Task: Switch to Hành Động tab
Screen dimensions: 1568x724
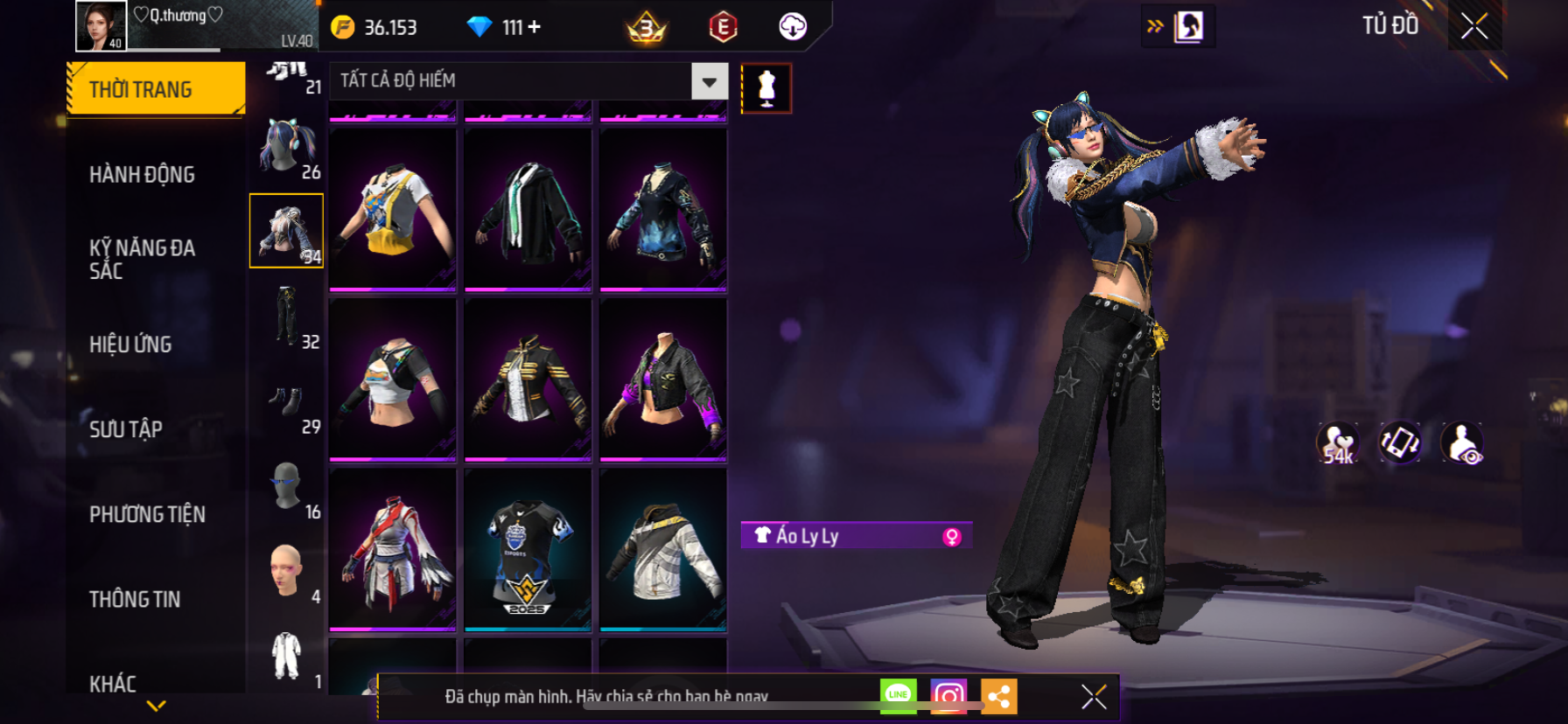Action: point(142,175)
